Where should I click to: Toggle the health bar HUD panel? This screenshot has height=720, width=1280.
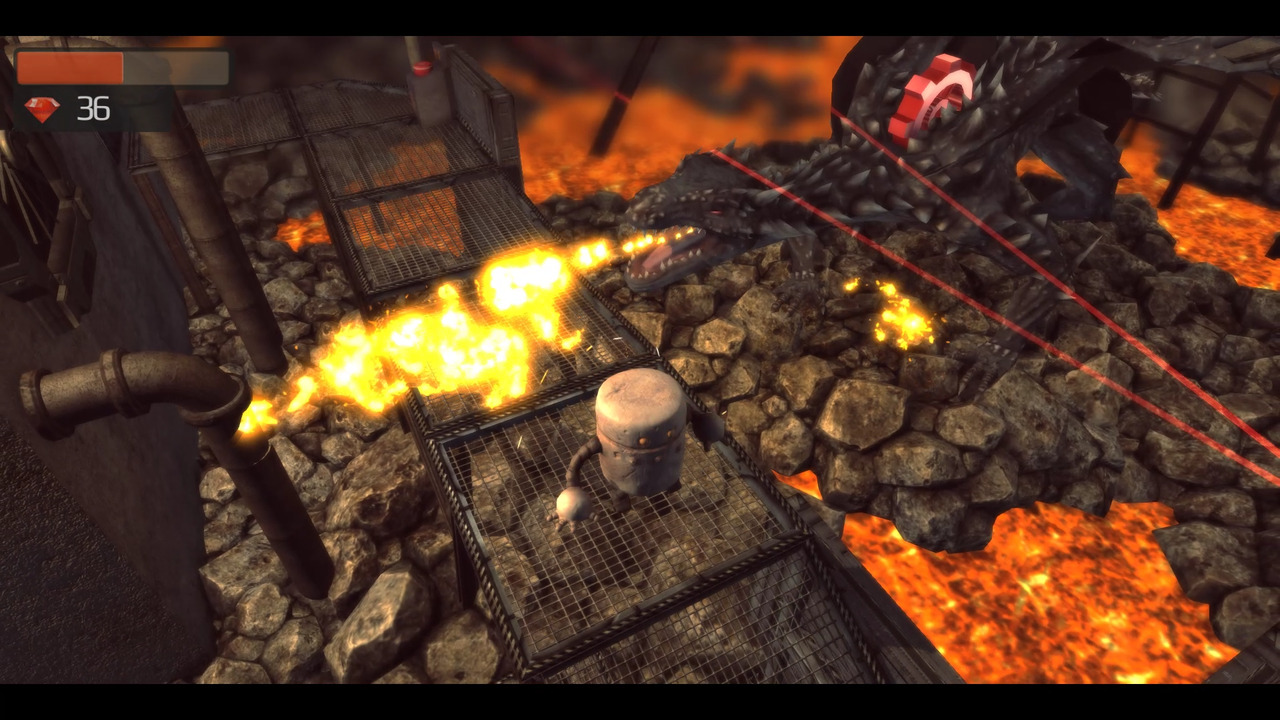[x=120, y=68]
